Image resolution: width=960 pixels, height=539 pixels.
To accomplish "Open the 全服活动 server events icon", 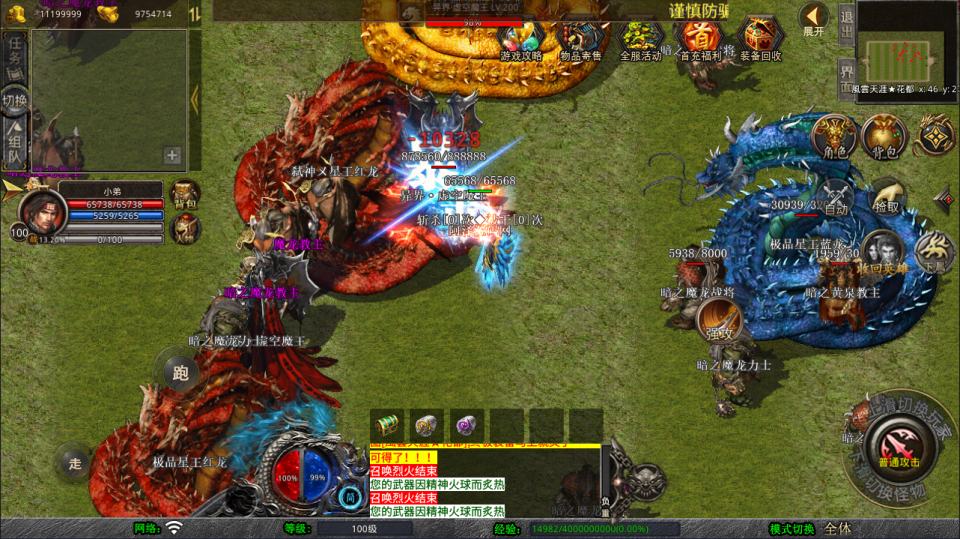I will (x=640, y=40).
